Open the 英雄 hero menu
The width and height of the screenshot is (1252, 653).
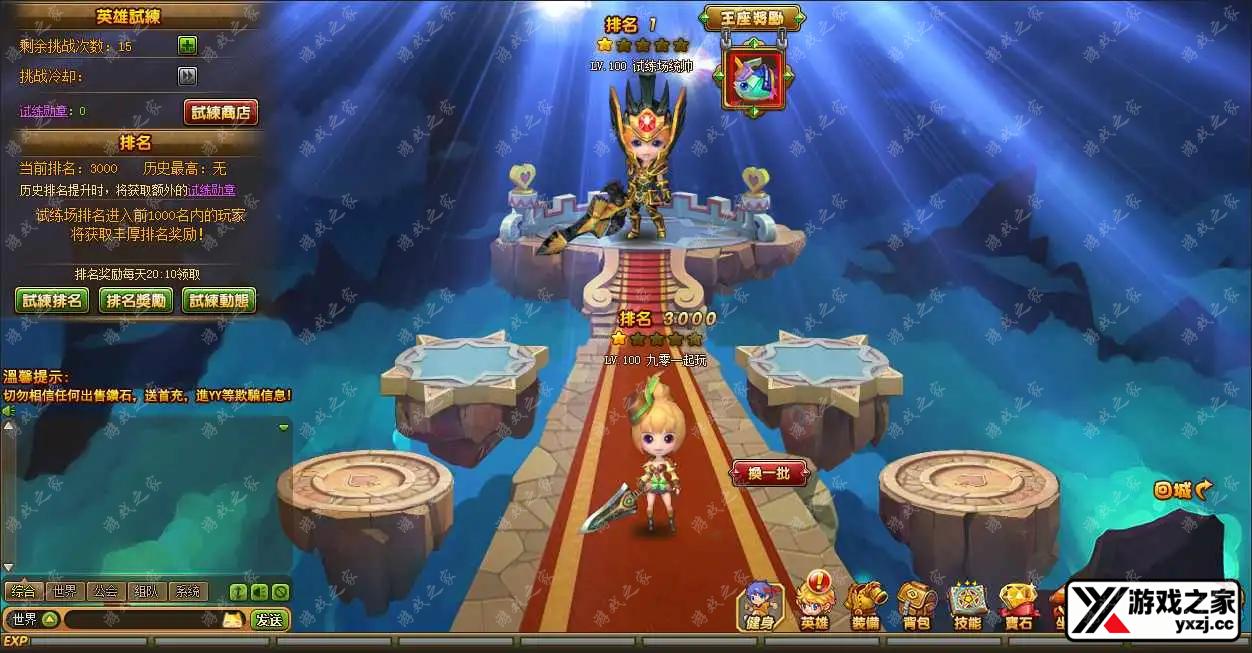(x=815, y=606)
